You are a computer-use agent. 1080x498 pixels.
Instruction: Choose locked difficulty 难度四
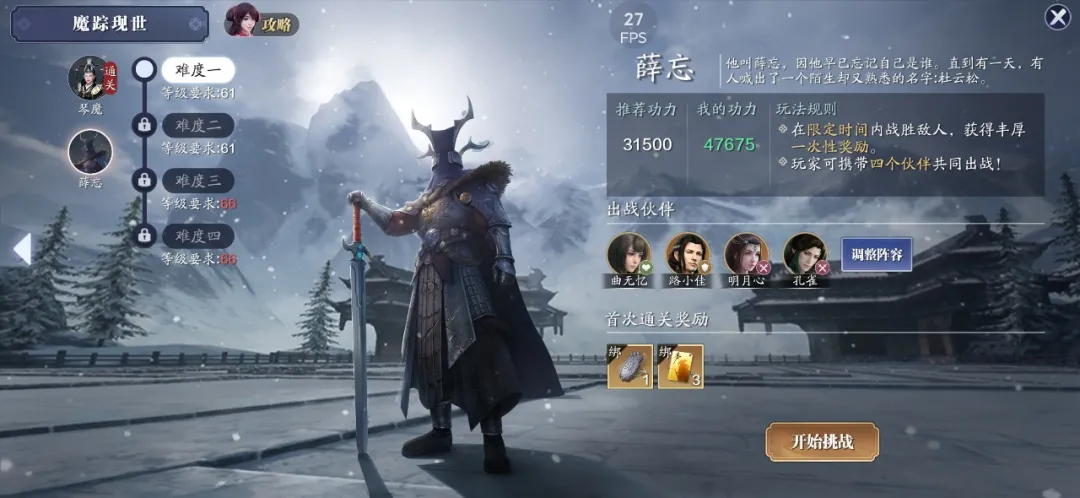click(198, 236)
